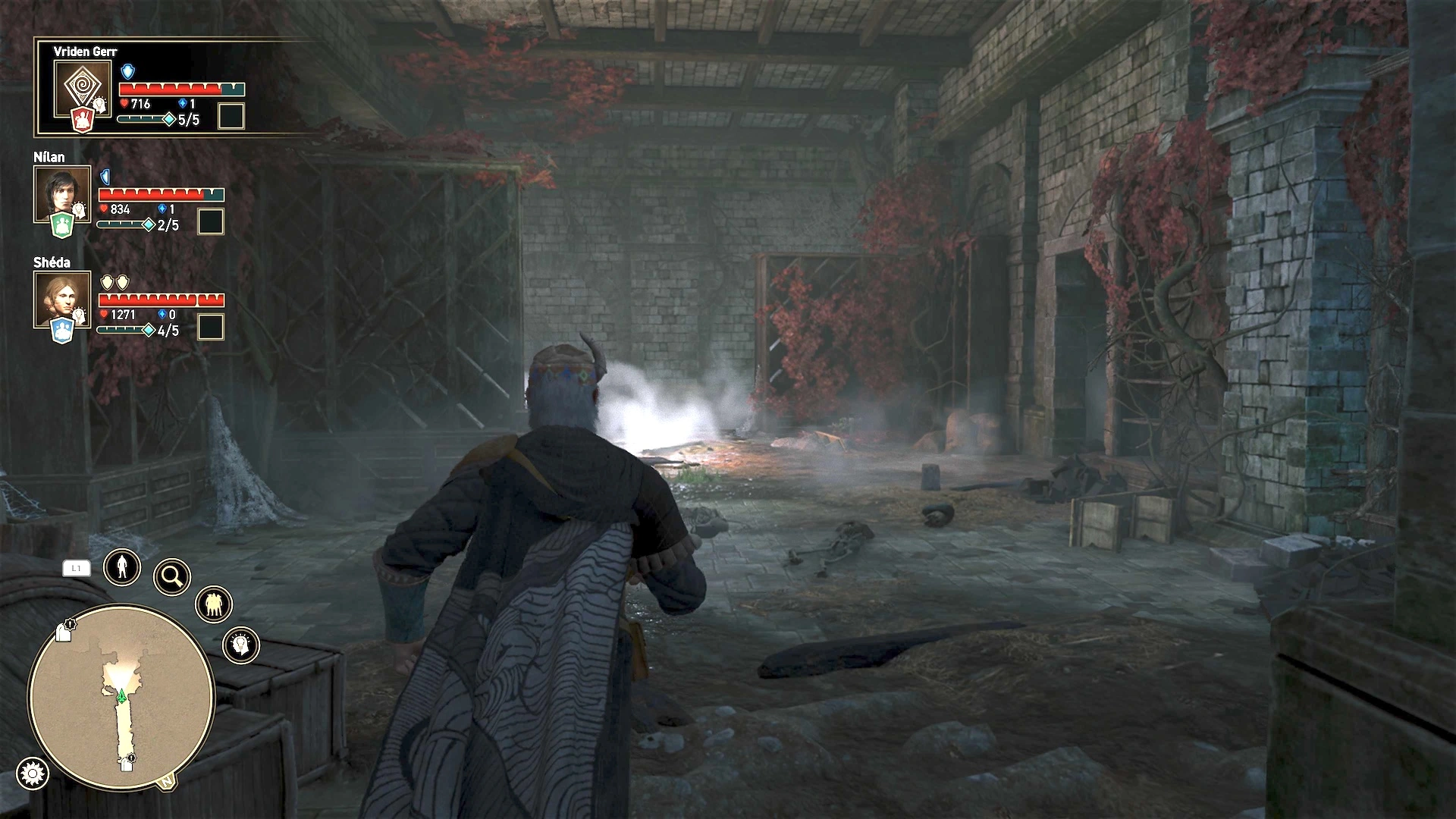This screenshot has width=1456, height=819.
Task: Open the single character silhouette icon
Action: (122, 566)
